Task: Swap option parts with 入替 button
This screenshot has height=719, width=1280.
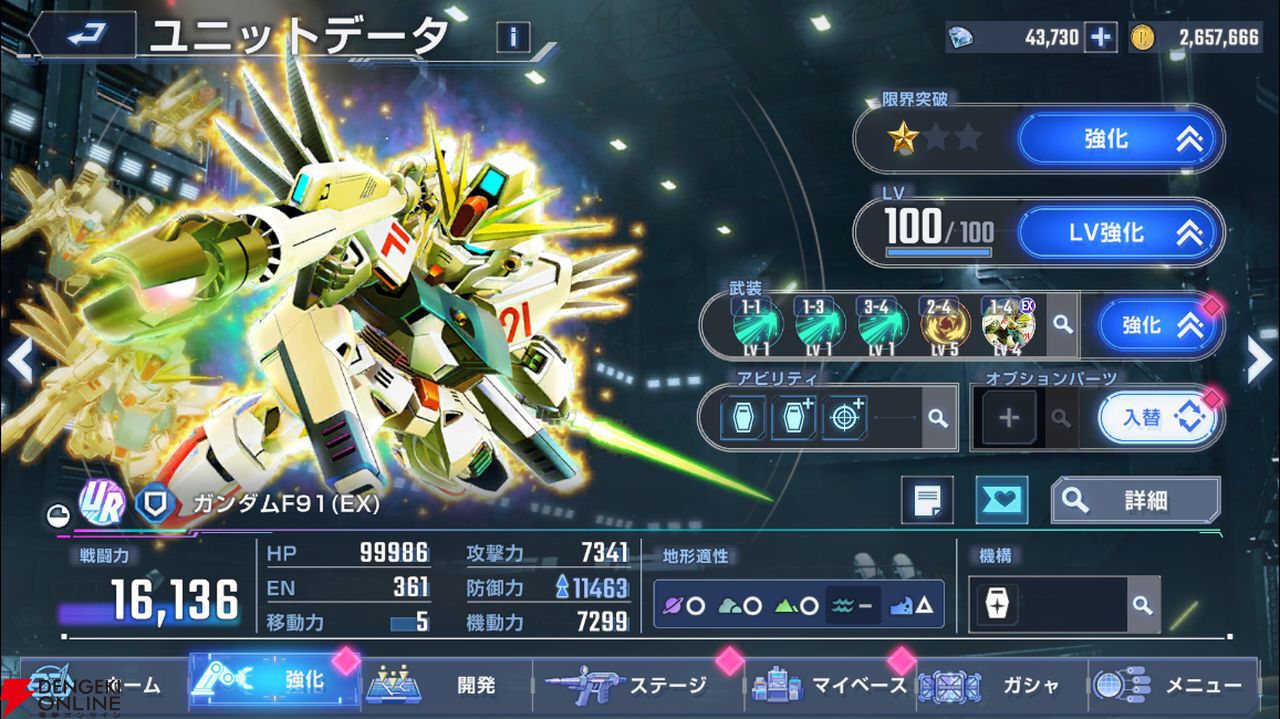Action: pyautogui.click(x=1159, y=418)
